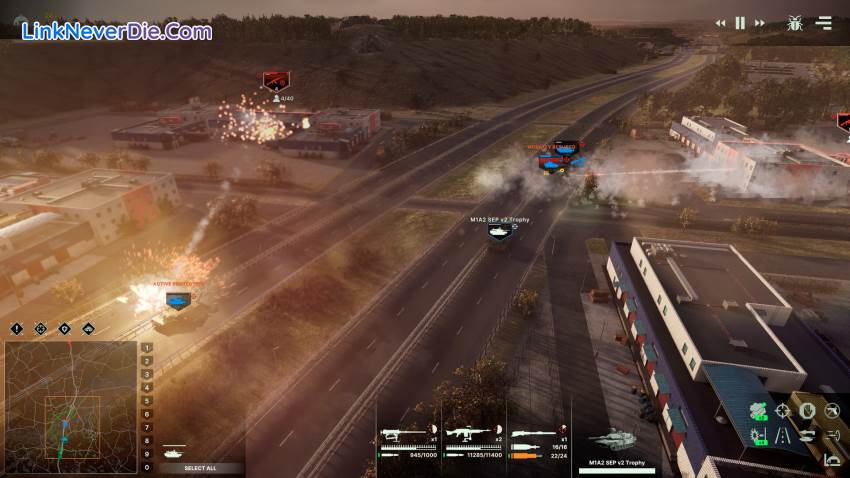Slow down game speed with rewind arrows
Screen dimensions: 850x478
tap(721, 23)
